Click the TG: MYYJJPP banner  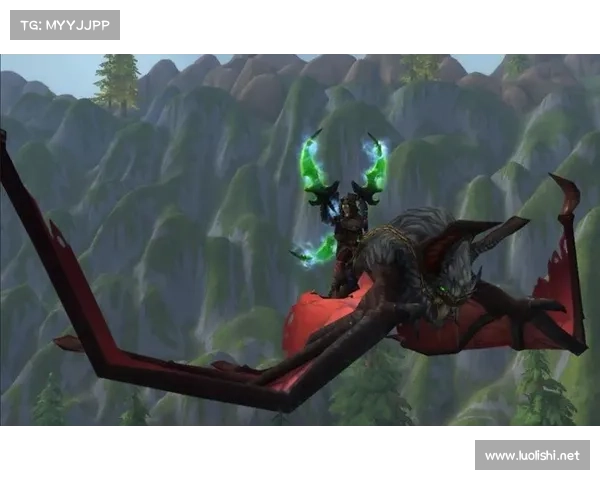click(64, 25)
